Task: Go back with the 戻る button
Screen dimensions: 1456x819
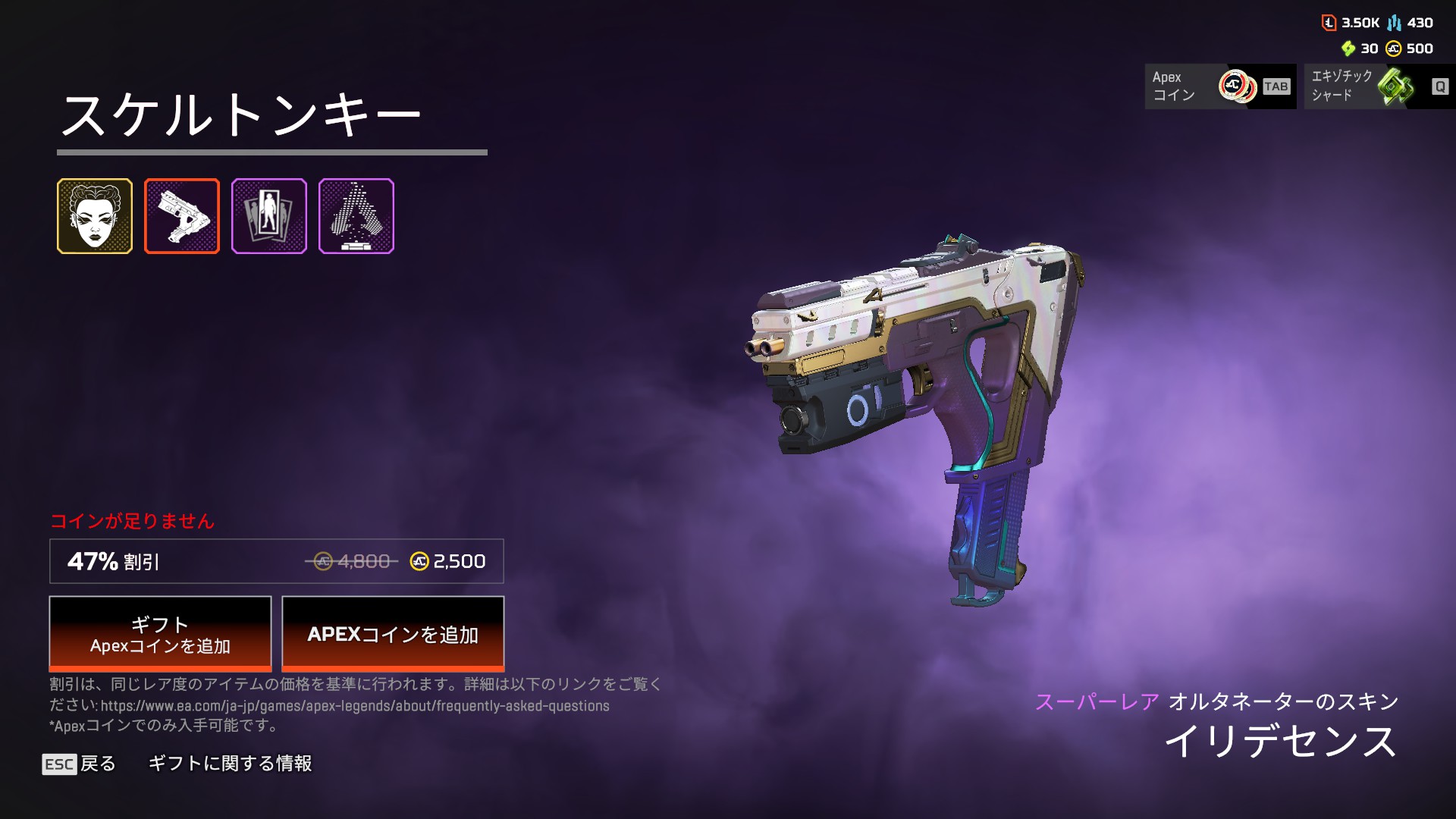Action: click(x=80, y=764)
